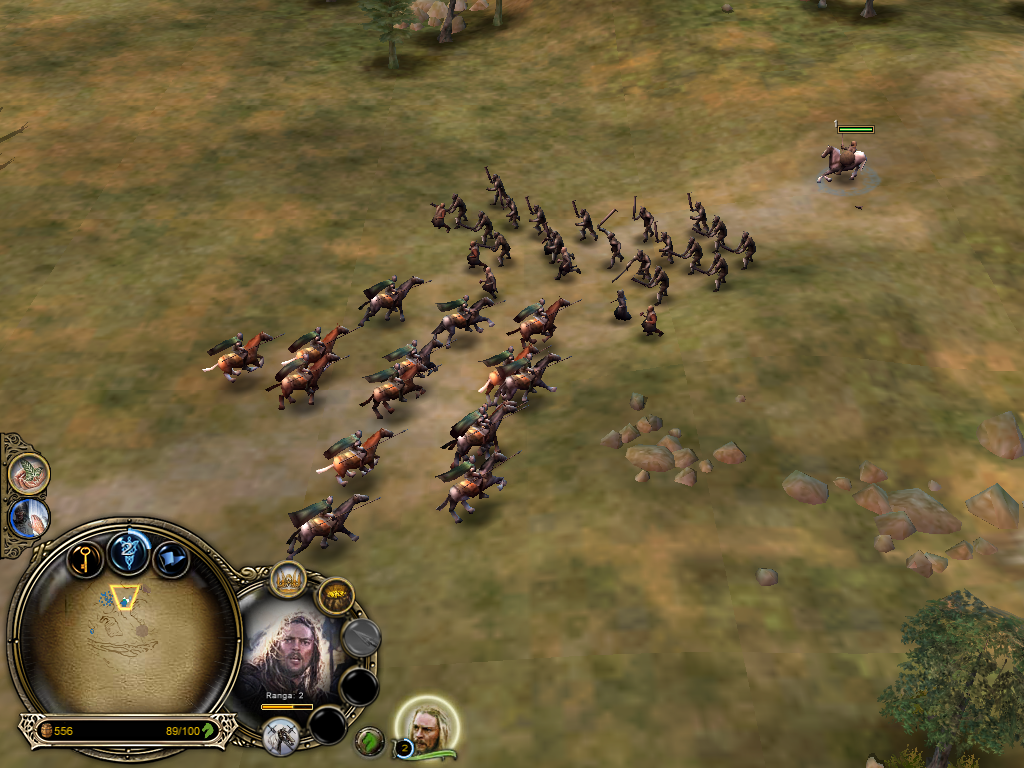Open the options menu key button
Viewport: 1024px width, 768px height.
coord(86,557)
